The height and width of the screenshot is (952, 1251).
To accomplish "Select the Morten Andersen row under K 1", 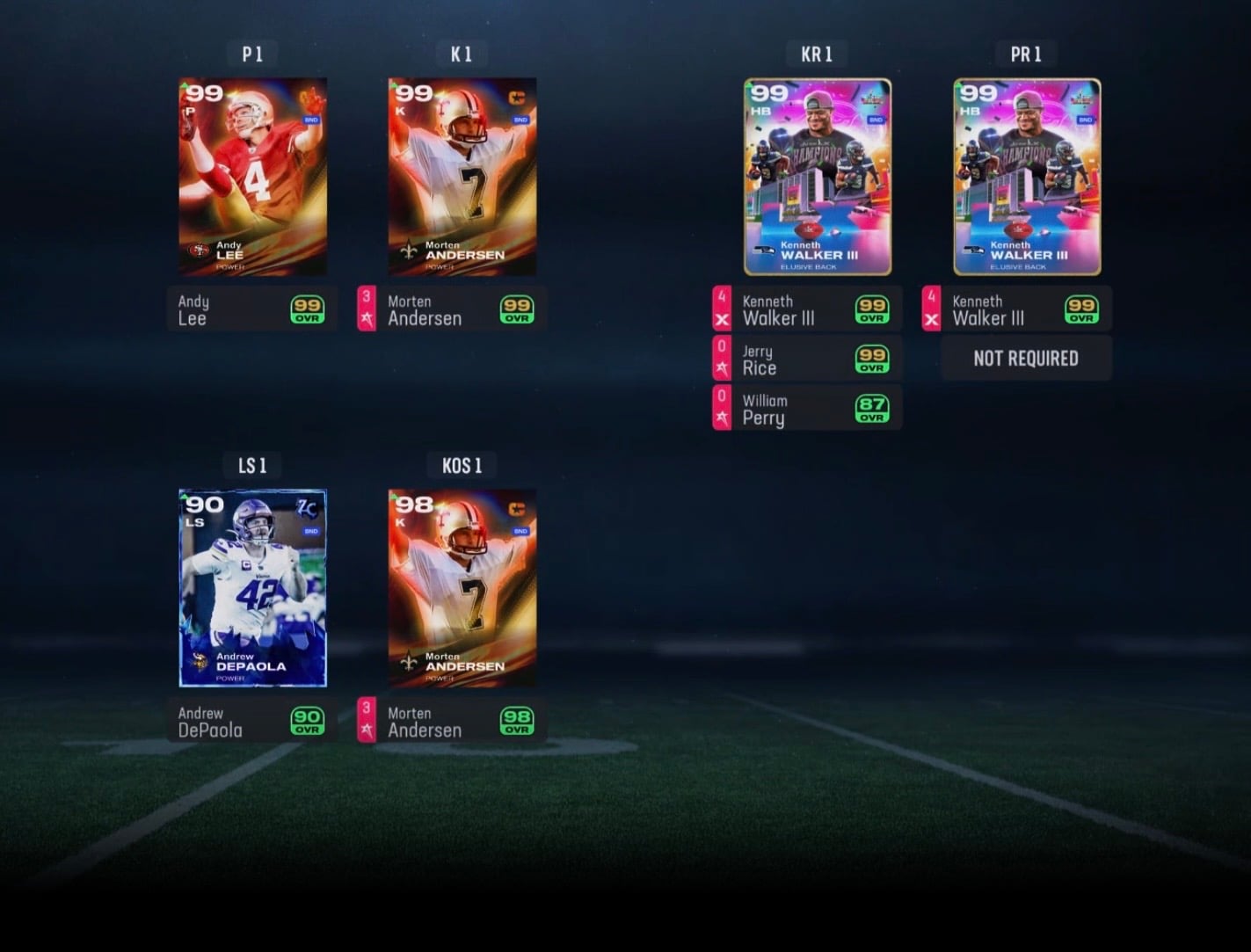I will tap(453, 309).
